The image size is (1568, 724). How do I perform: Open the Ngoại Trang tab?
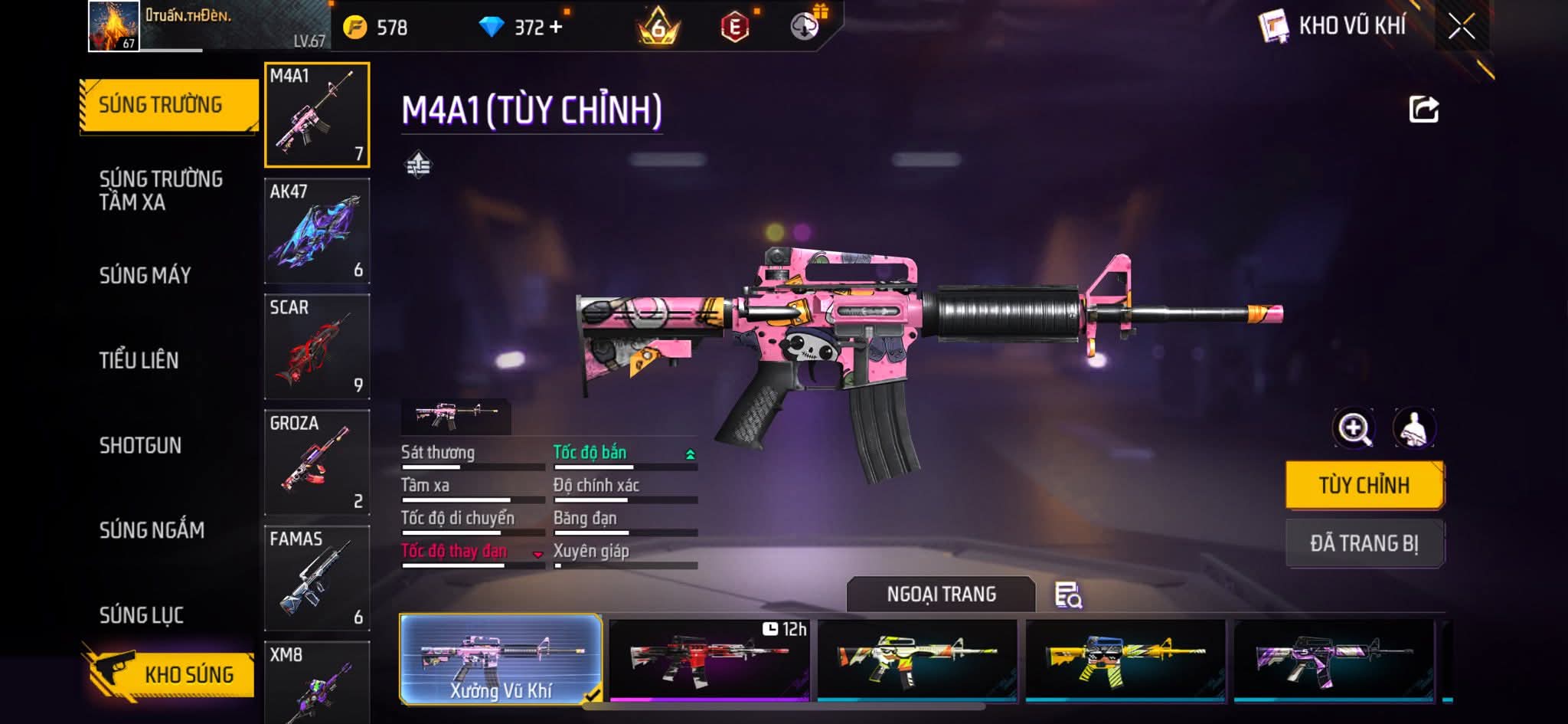pos(941,594)
